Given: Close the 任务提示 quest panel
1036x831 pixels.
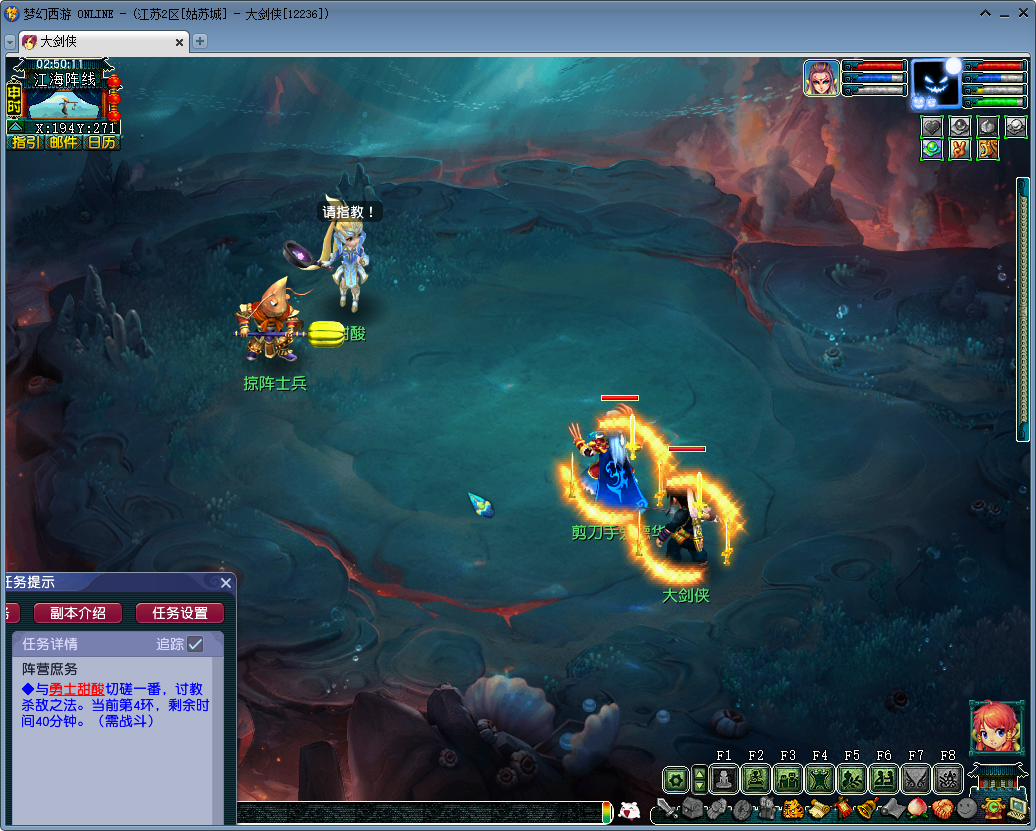Looking at the screenshot, I should (x=226, y=583).
